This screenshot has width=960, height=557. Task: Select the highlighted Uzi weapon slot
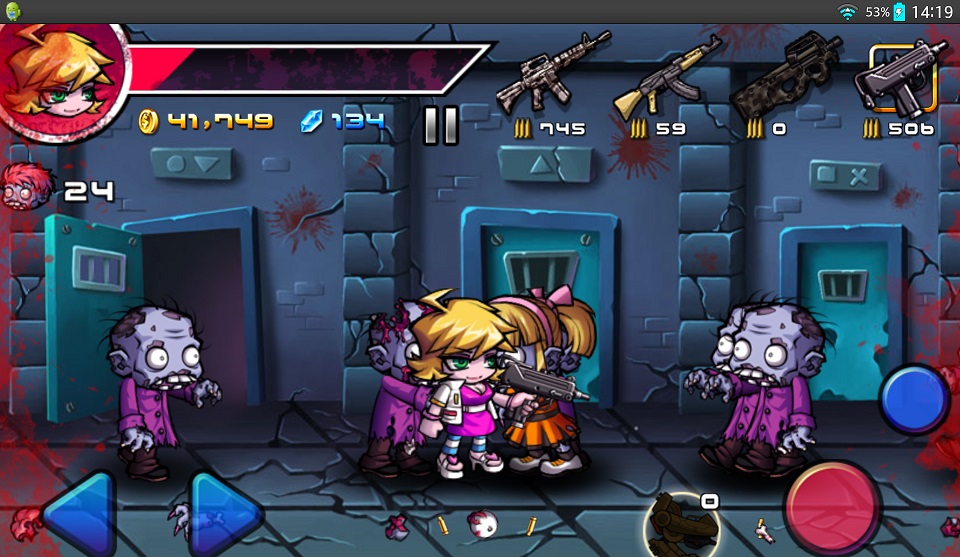[x=903, y=76]
